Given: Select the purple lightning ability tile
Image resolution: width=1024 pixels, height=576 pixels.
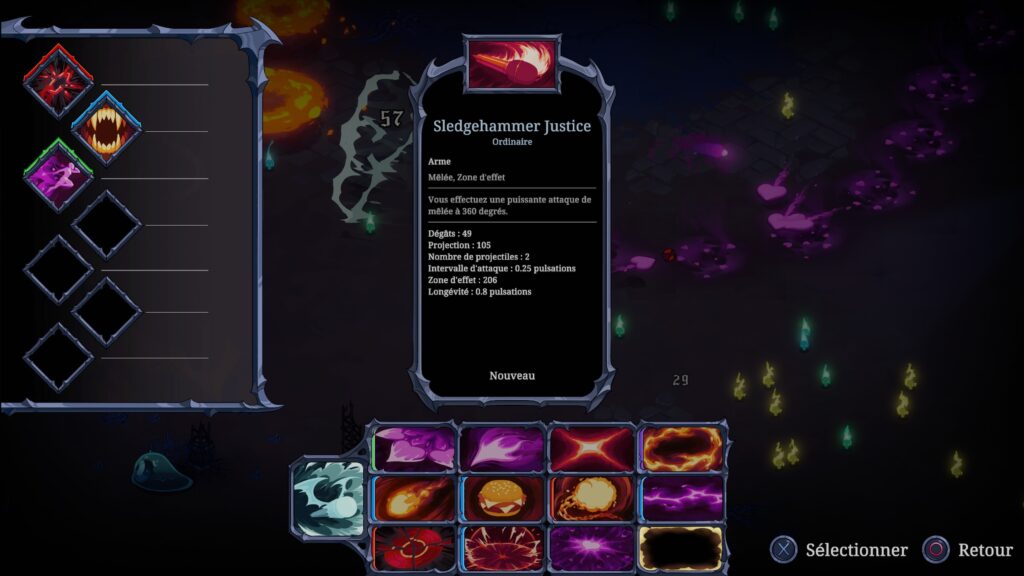Looking at the screenshot, I should (680, 498).
